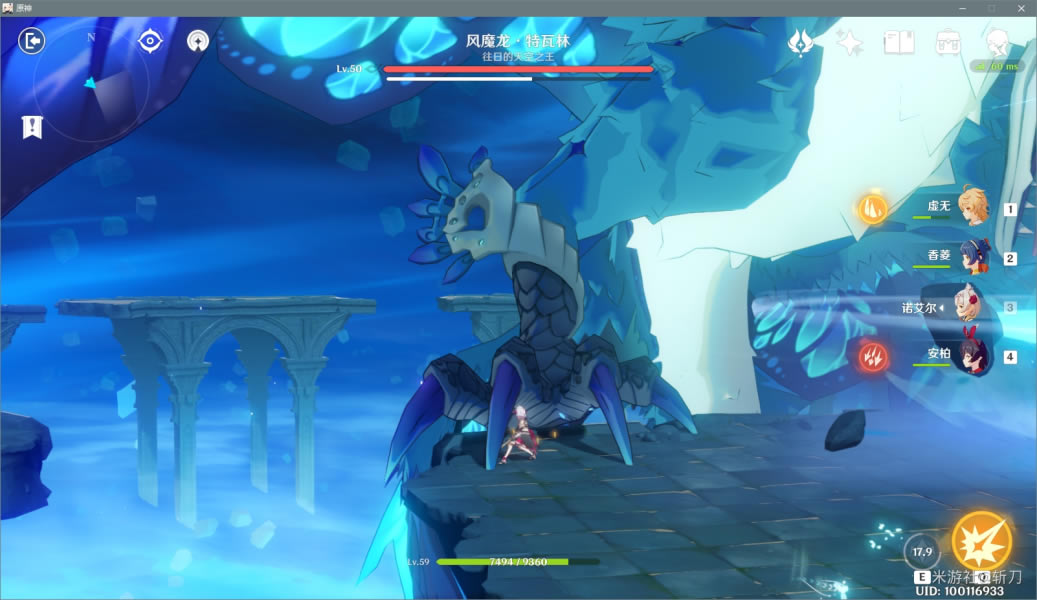Minimize the game window
The image size is (1037, 600).
tap(962, 8)
